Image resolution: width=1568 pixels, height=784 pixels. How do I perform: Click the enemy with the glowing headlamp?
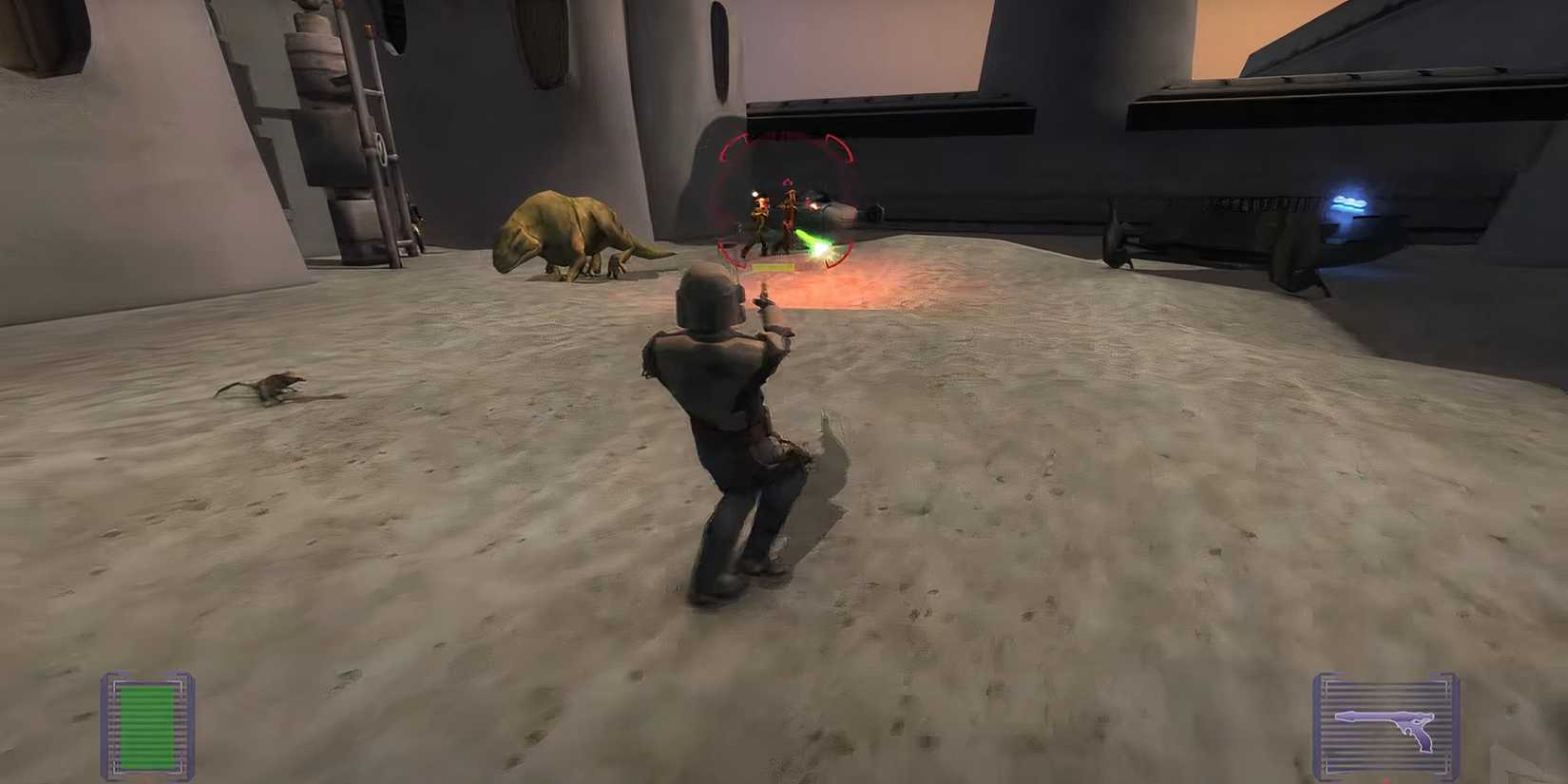pyautogui.click(x=755, y=204)
